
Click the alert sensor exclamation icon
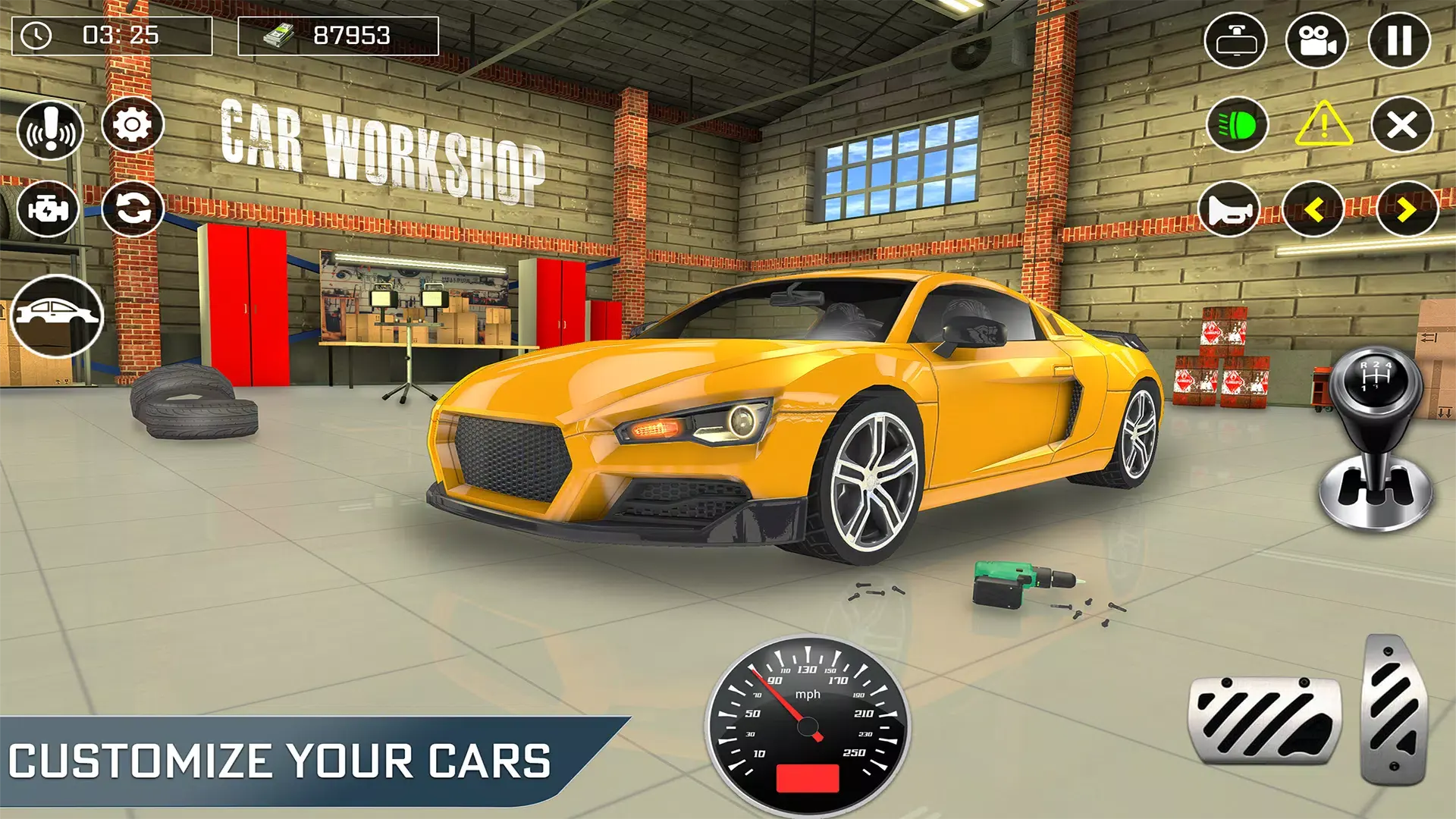tap(50, 130)
